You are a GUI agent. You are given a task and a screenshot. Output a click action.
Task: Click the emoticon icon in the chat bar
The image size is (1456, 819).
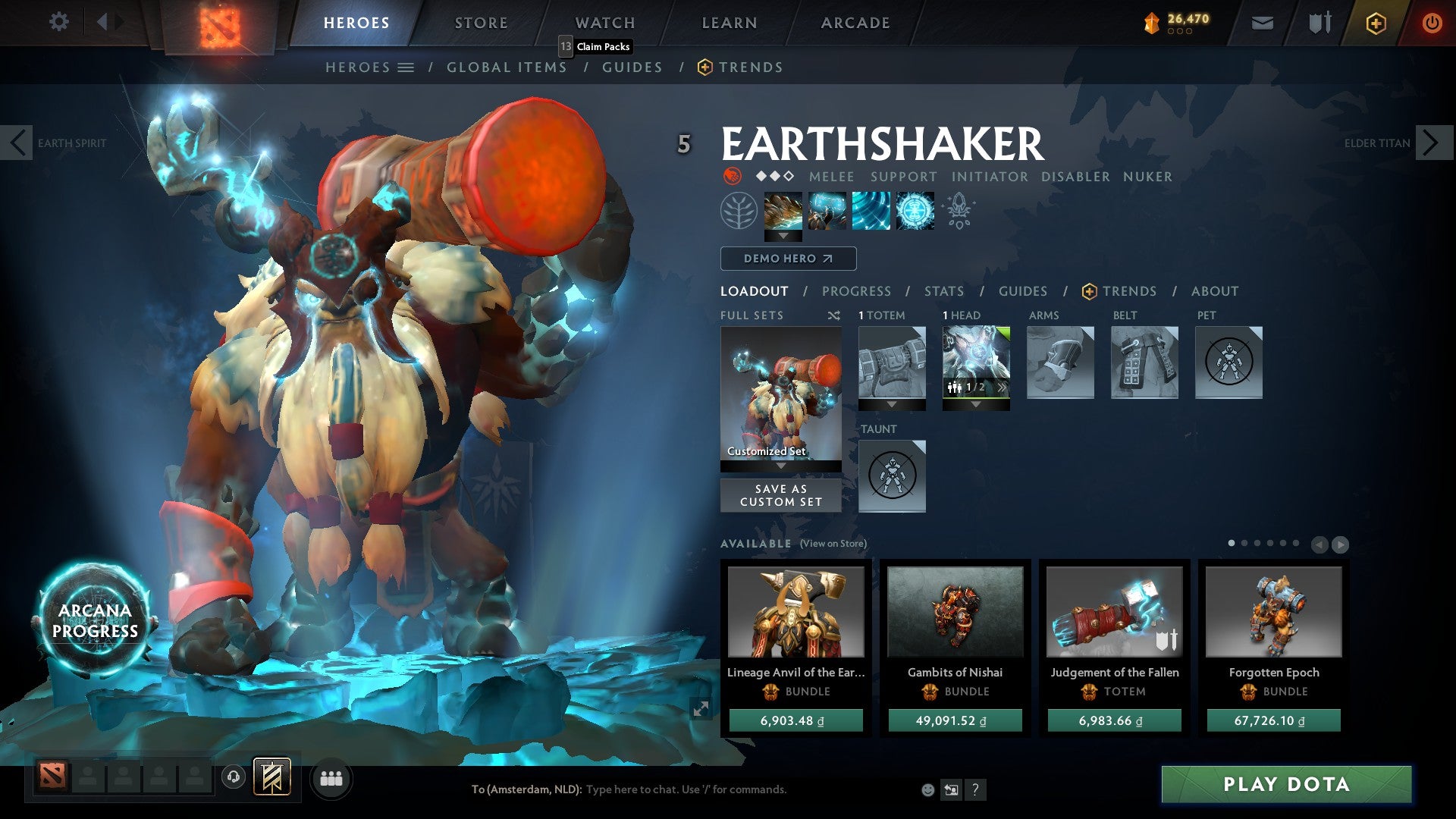click(928, 789)
